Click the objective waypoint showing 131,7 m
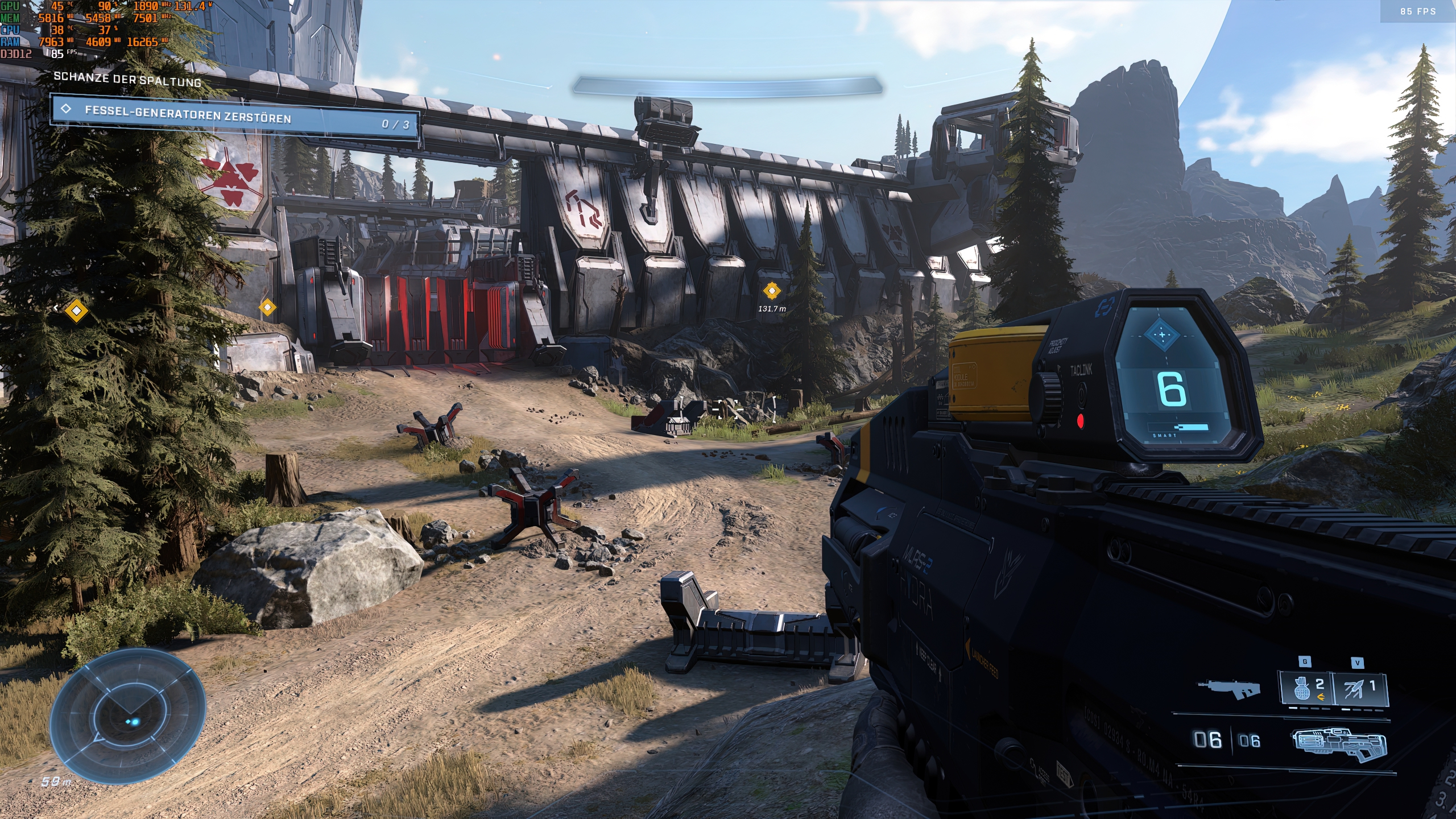 click(x=771, y=291)
